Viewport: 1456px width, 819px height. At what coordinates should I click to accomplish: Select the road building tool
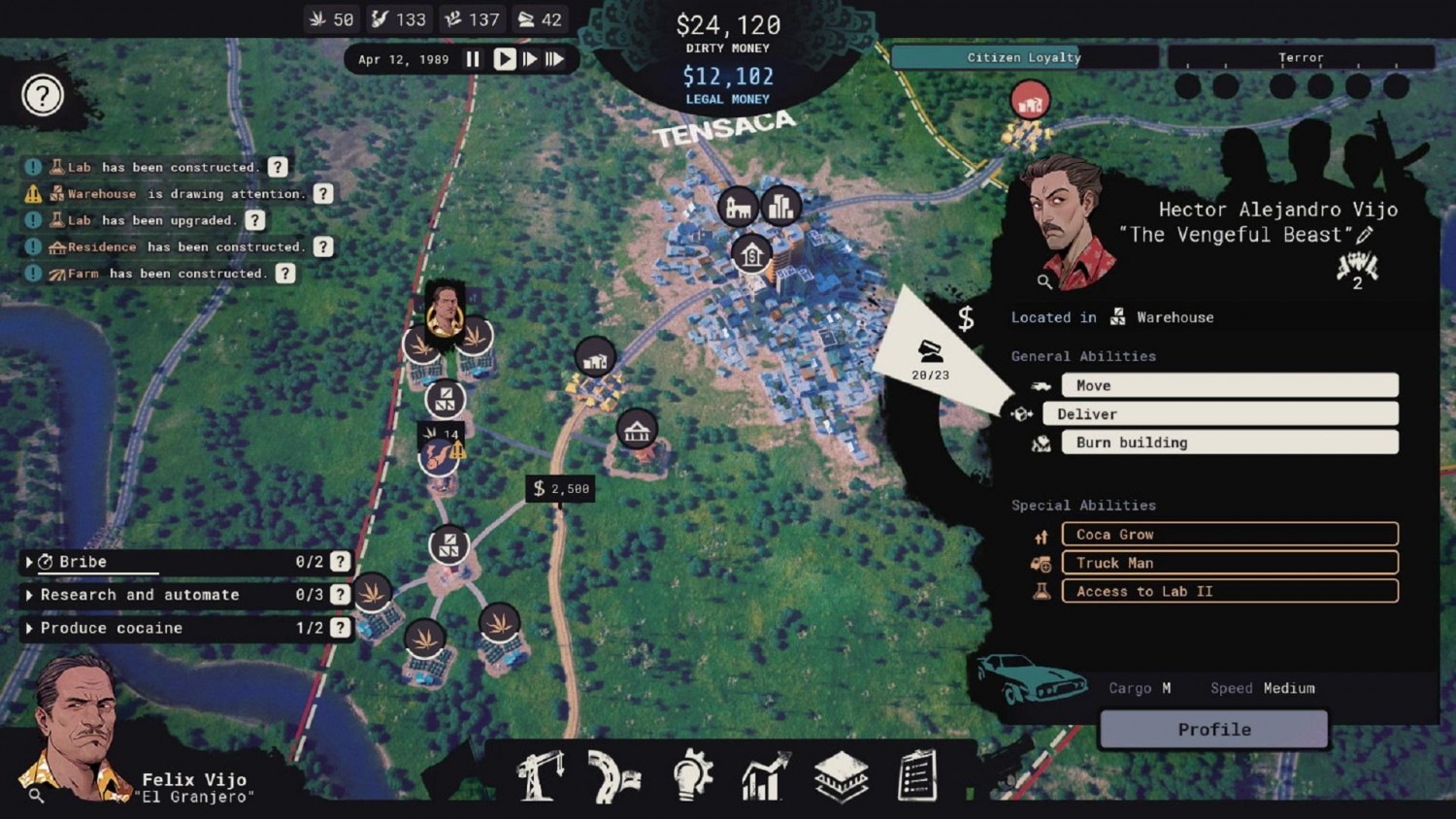pos(613,773)
